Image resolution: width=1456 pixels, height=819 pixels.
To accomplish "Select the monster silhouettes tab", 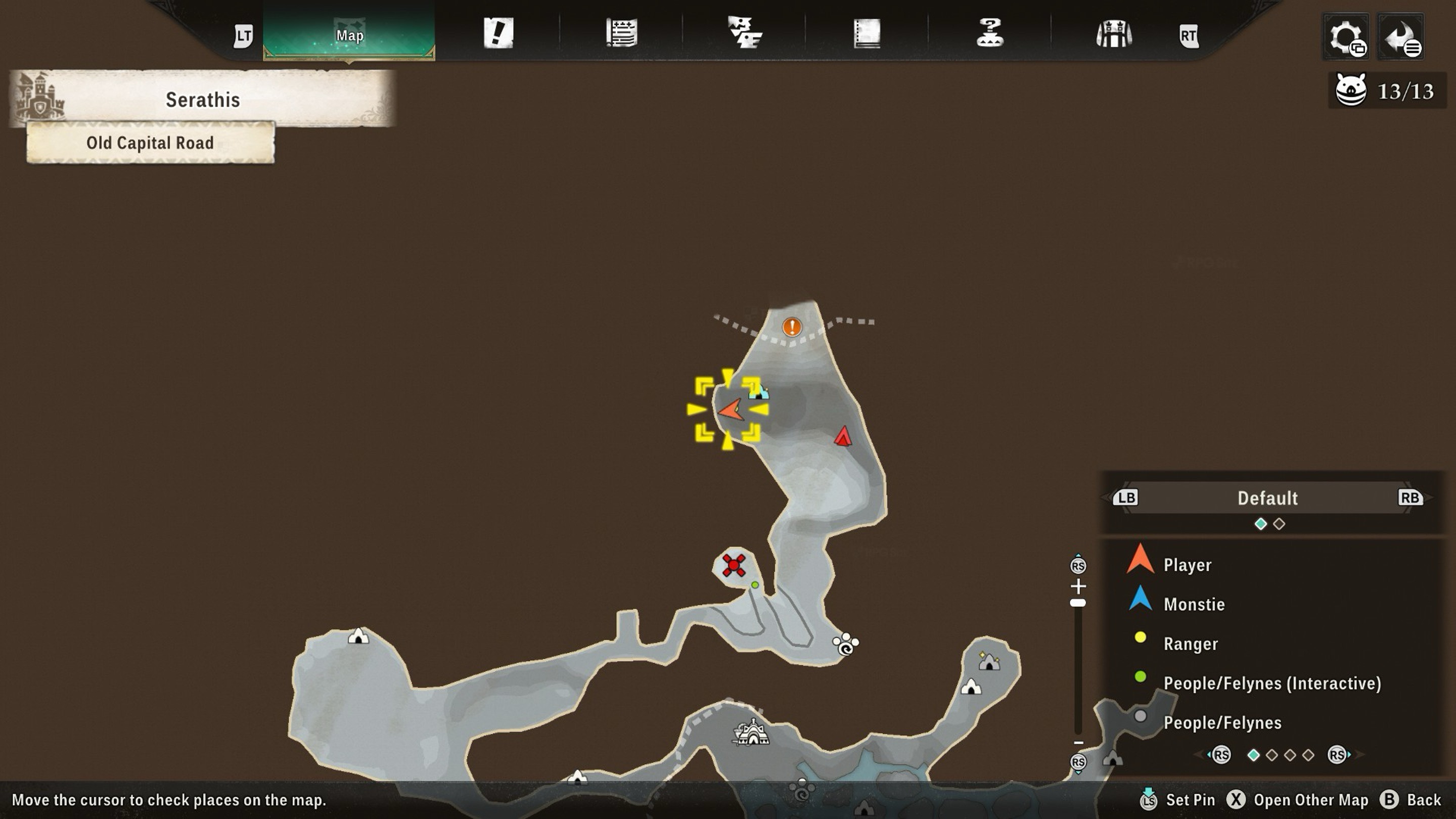I will pyautogui.click(x=744, y=33).
